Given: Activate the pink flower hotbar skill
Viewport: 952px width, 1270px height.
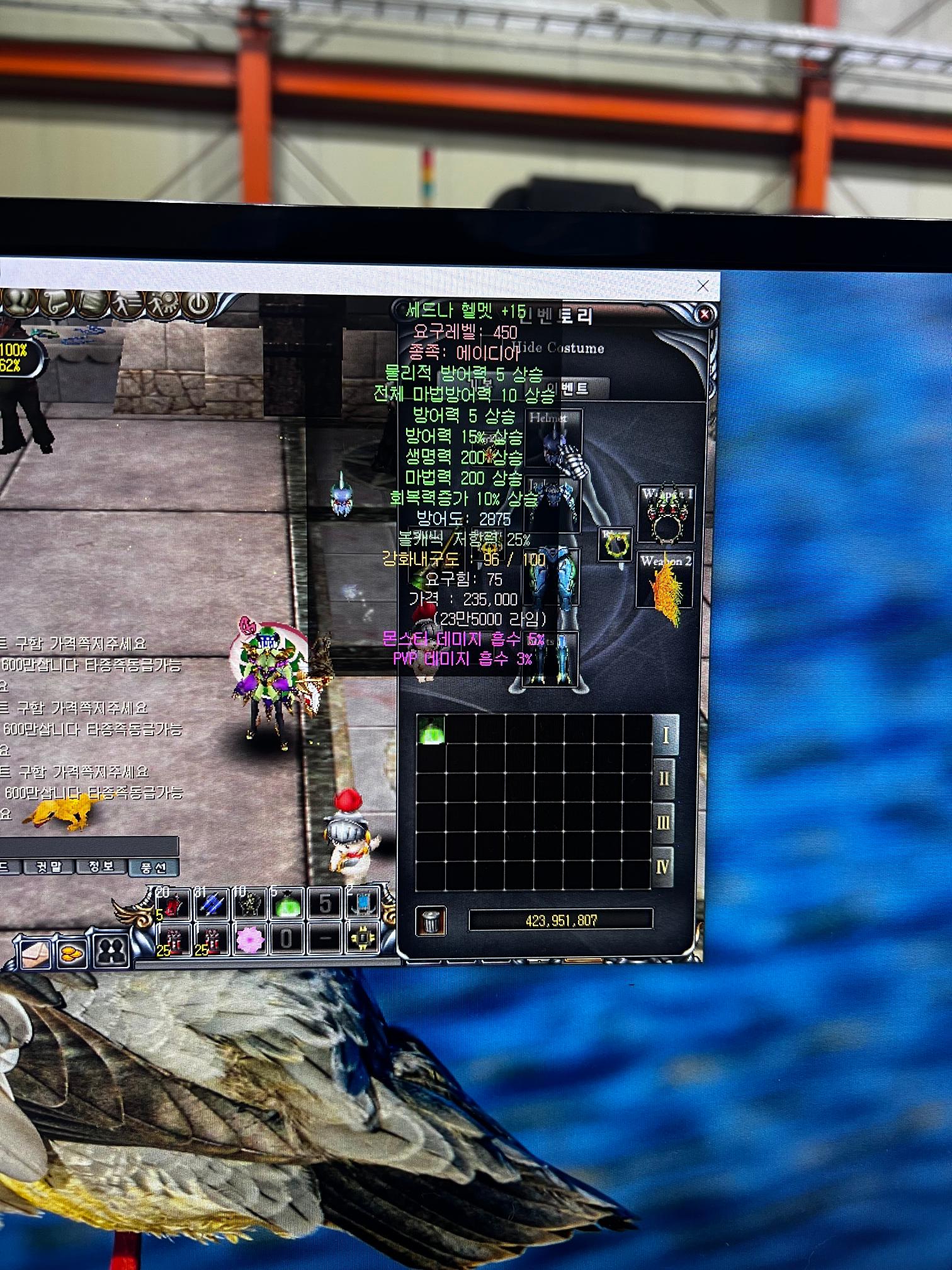Looking at the screenshot, I should tap(249, 940).
